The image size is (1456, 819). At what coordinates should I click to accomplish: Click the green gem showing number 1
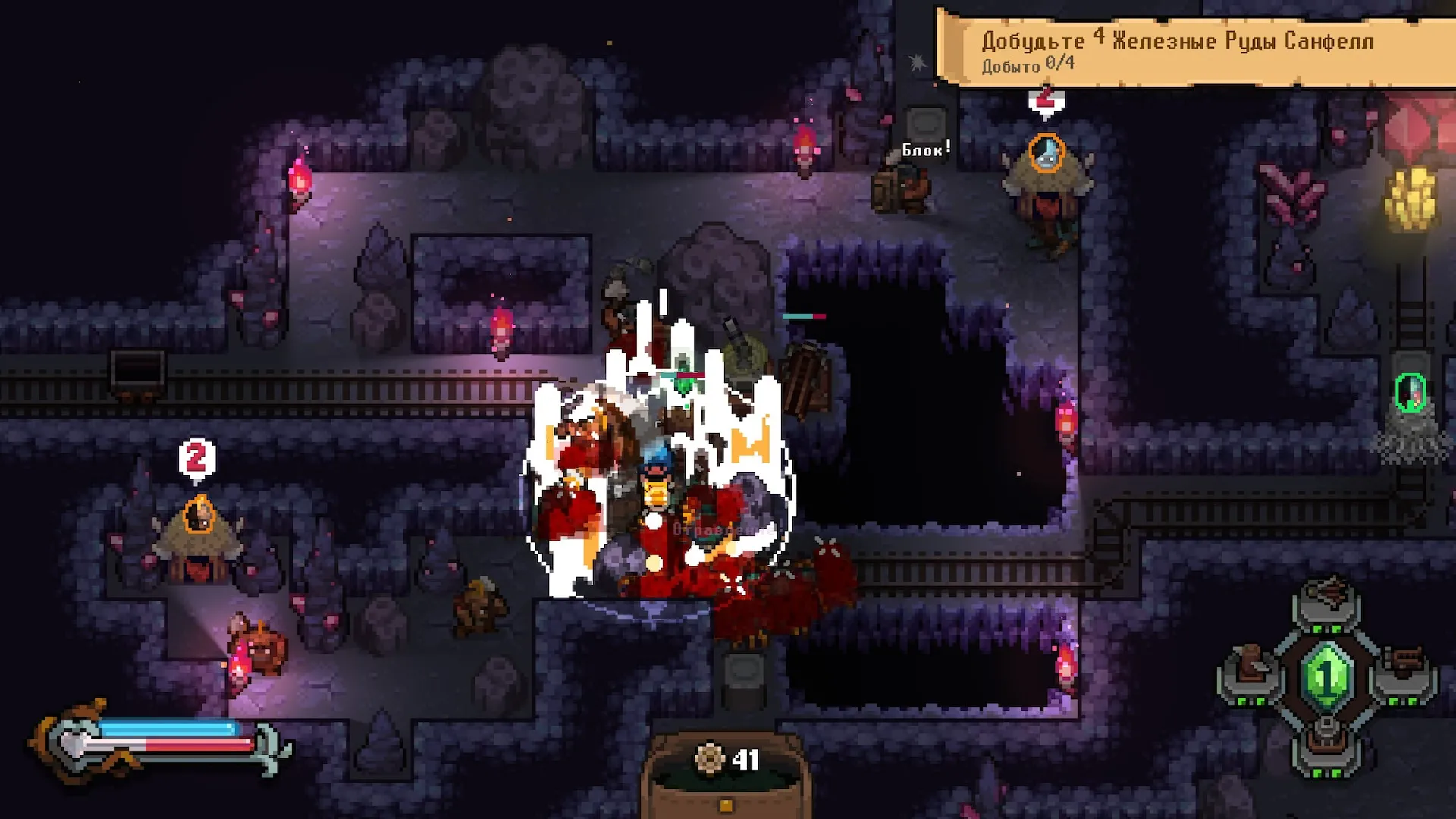1327,673
